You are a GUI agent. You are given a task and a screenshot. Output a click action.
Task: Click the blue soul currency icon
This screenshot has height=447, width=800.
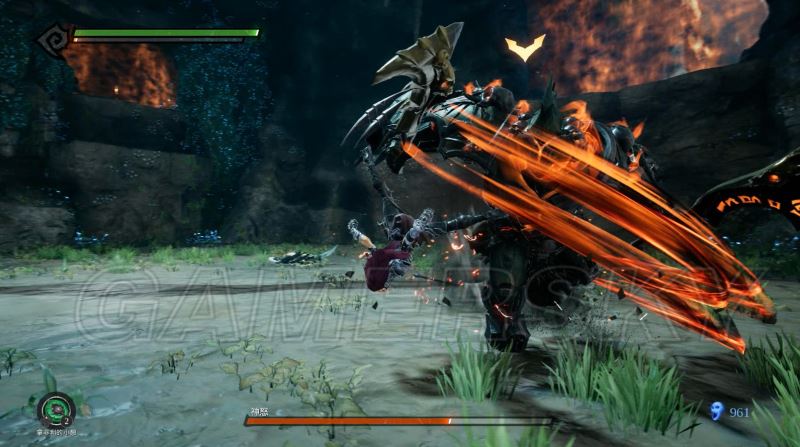[715, 410]
